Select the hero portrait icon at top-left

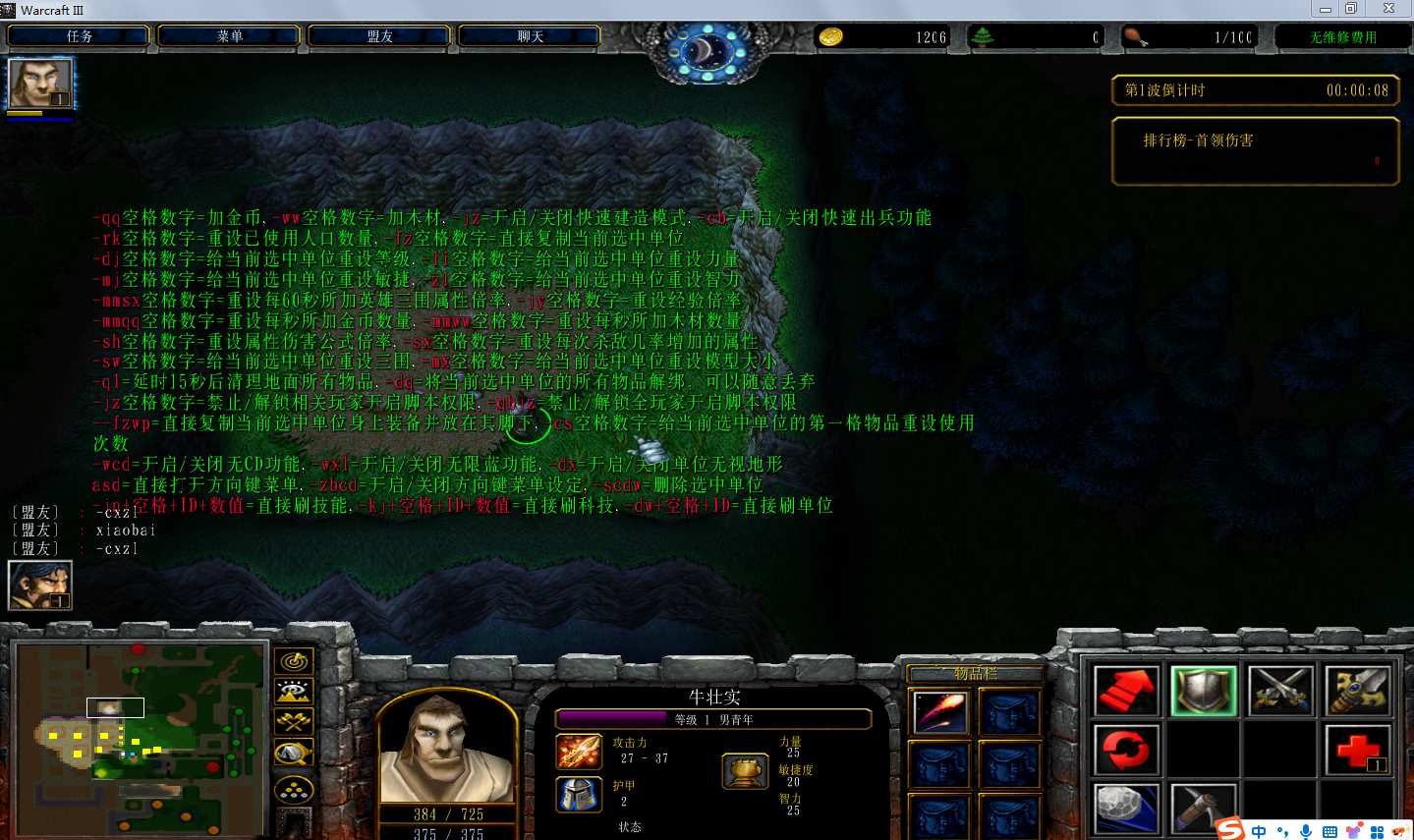pyautogui.click(x=40, y=84)
